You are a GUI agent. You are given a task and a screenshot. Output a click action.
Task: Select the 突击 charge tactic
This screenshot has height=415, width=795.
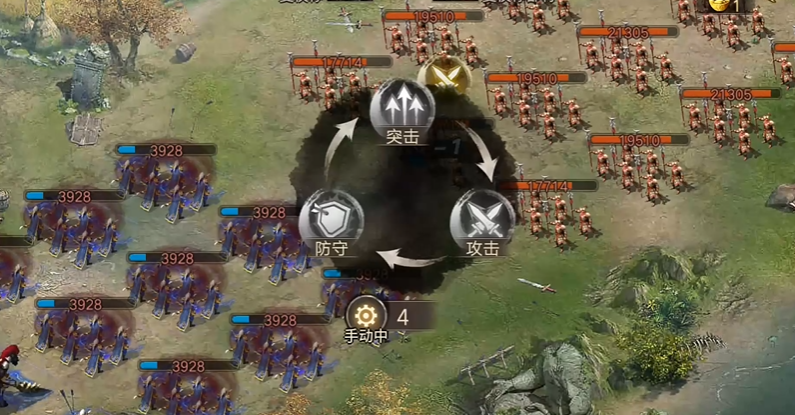tap(402, 108)
